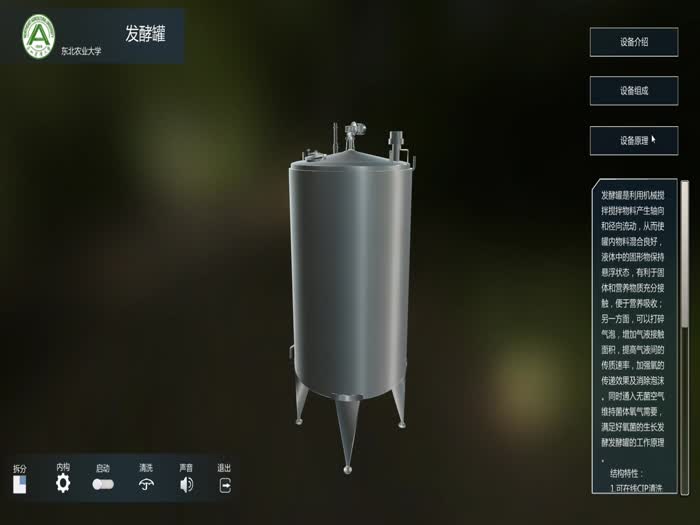The height and width of the screenshot is (525, 700).
Task: Click the 退出 exit icon
Action: click(x=225, y=485)
